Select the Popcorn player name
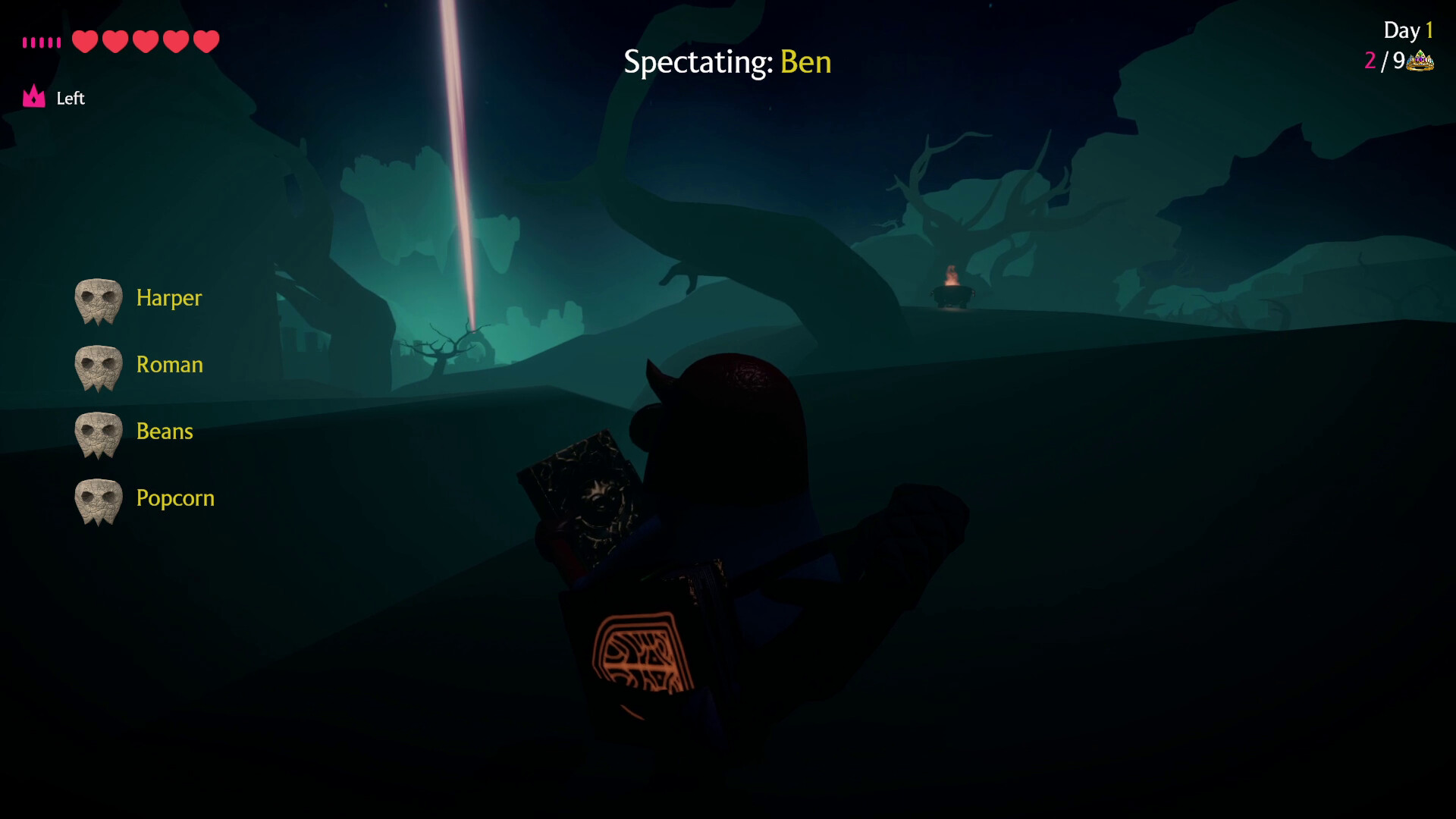This screenshot has width=1456, height=819. tap(175, 499)
